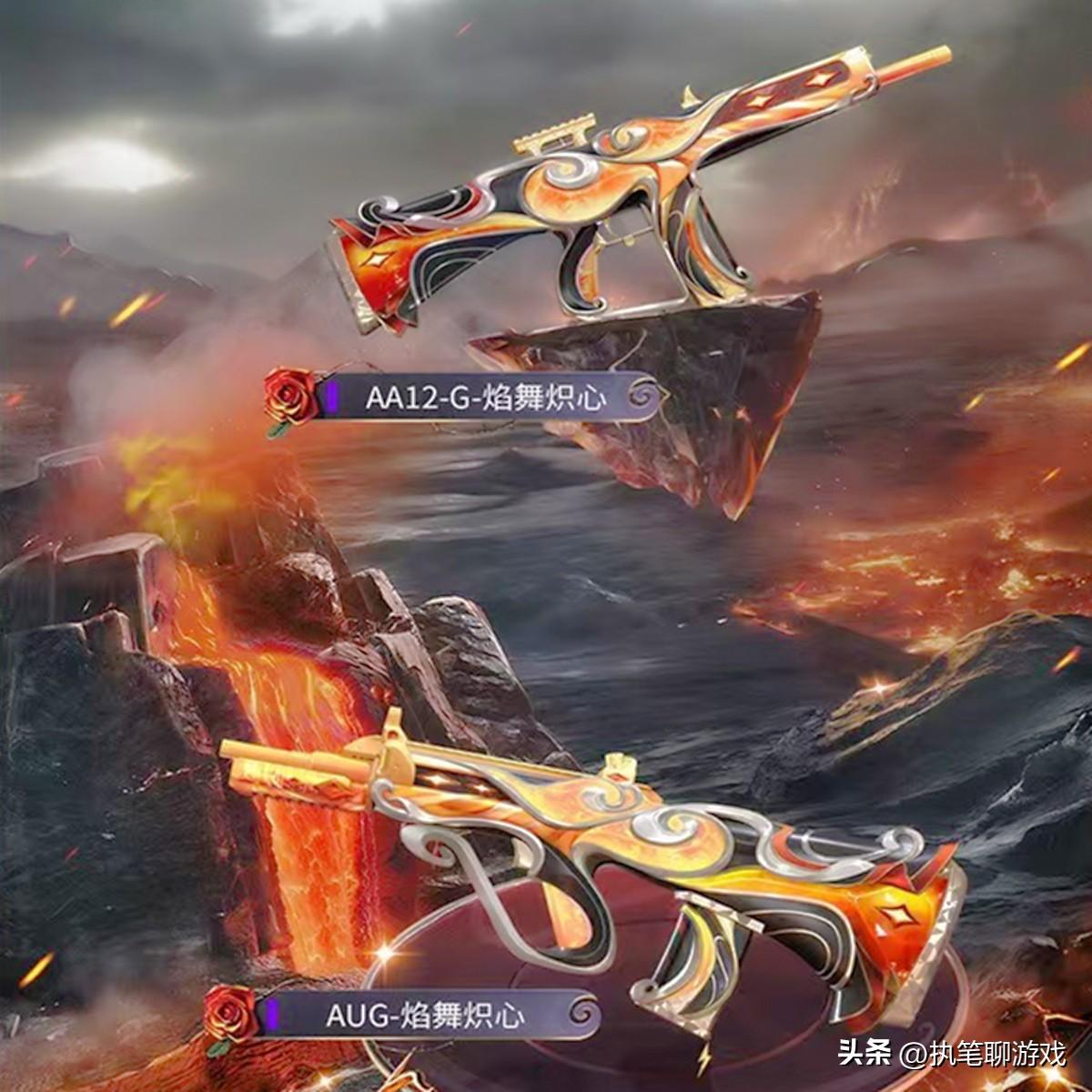Select the AA12-G-焰舞炽心 weapon name banner
Image resolution: width=1092 pixels, height=1092 pixels.
point(485,398)
